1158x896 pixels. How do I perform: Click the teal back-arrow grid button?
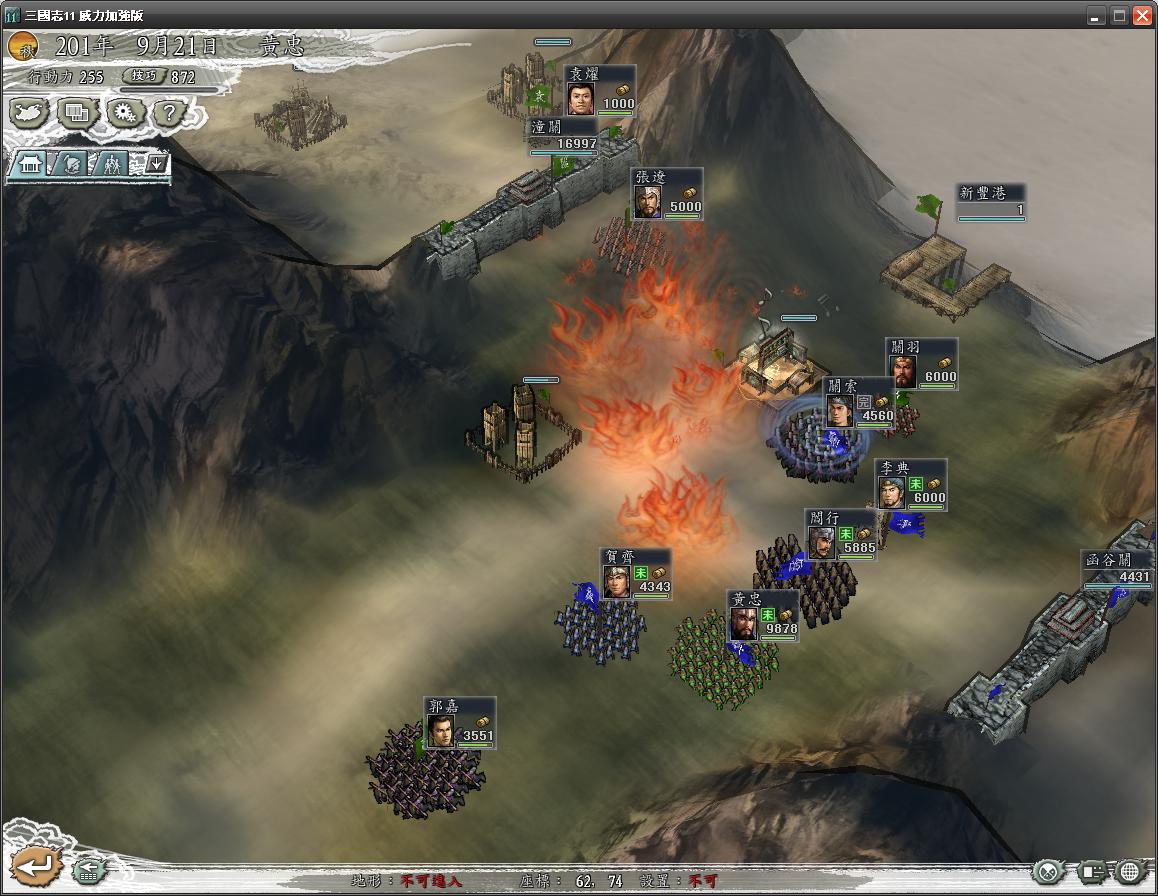coord(88,870)
